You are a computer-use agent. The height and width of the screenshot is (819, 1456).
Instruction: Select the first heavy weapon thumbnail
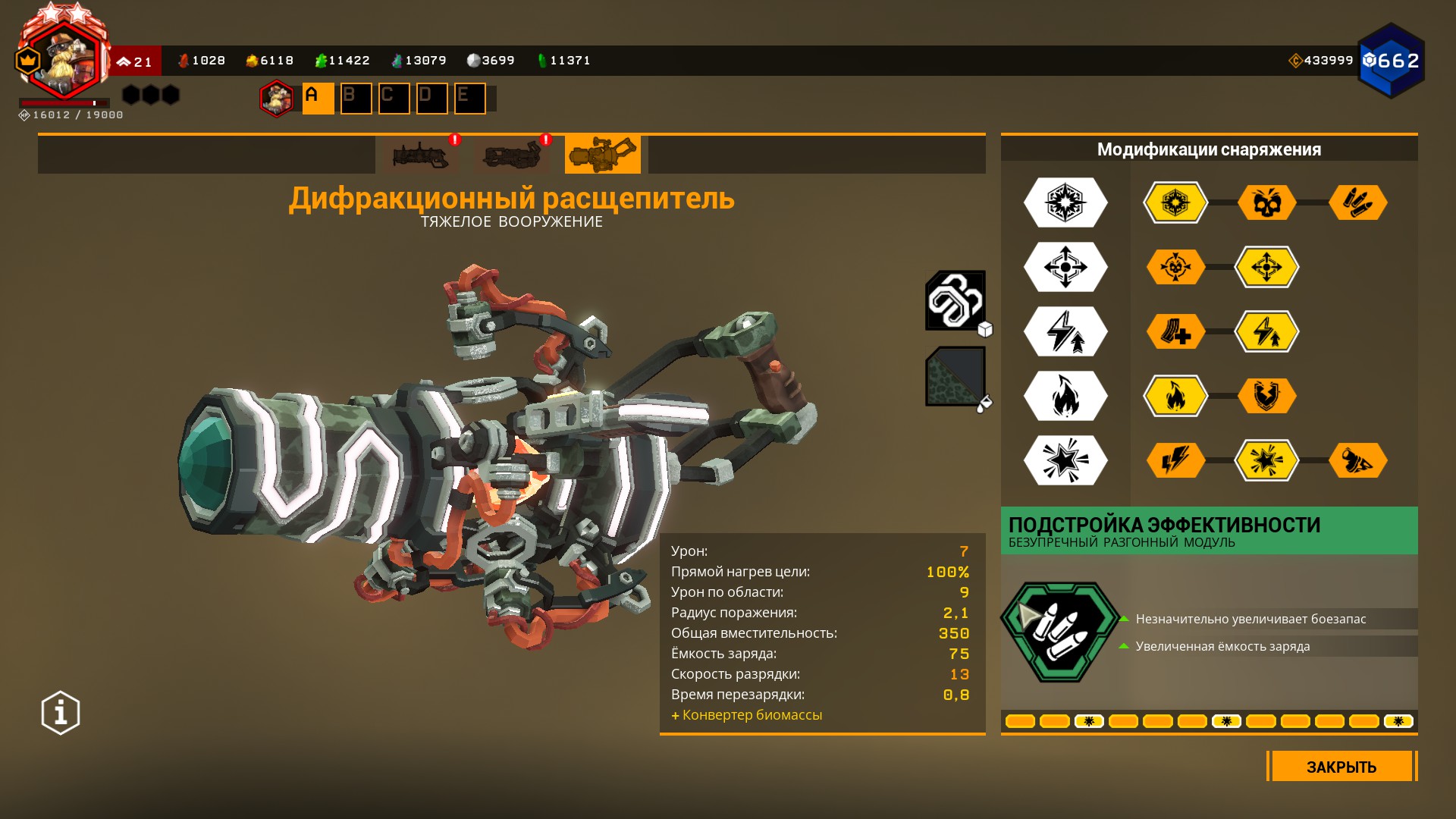pyautogui.click(x=421, y=155)
